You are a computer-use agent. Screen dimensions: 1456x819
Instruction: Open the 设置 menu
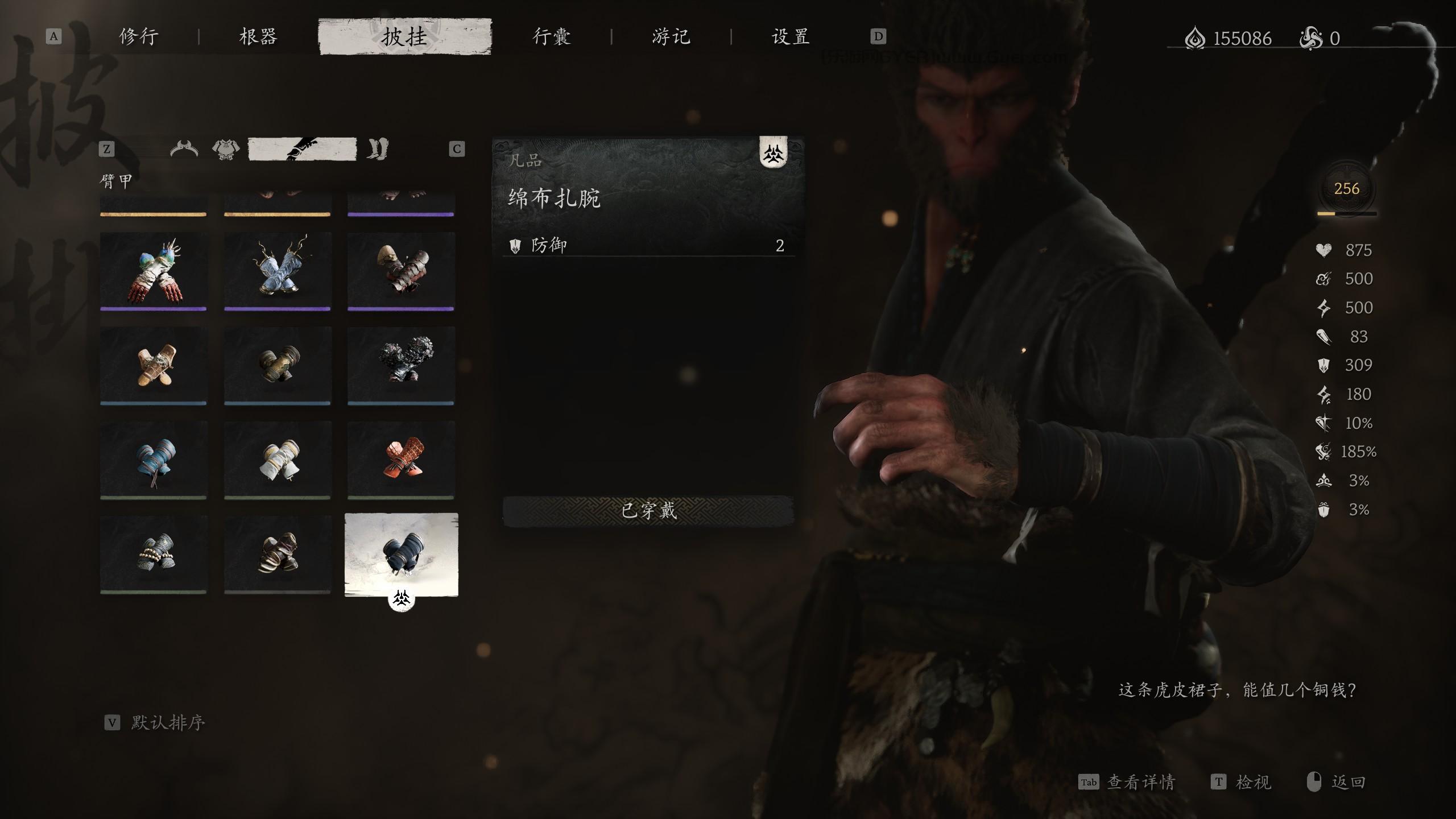tap(791, 36)
